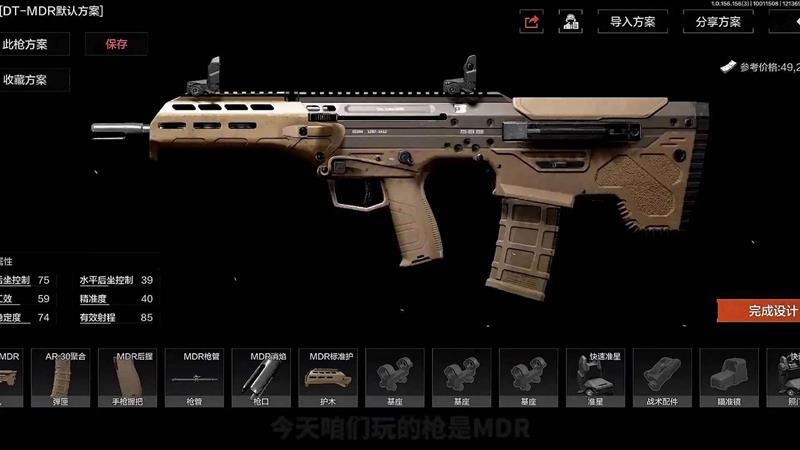This screenshot has width=800, height=450.
Task: Click the operator profile icon
Action: [x=570, y=21]
